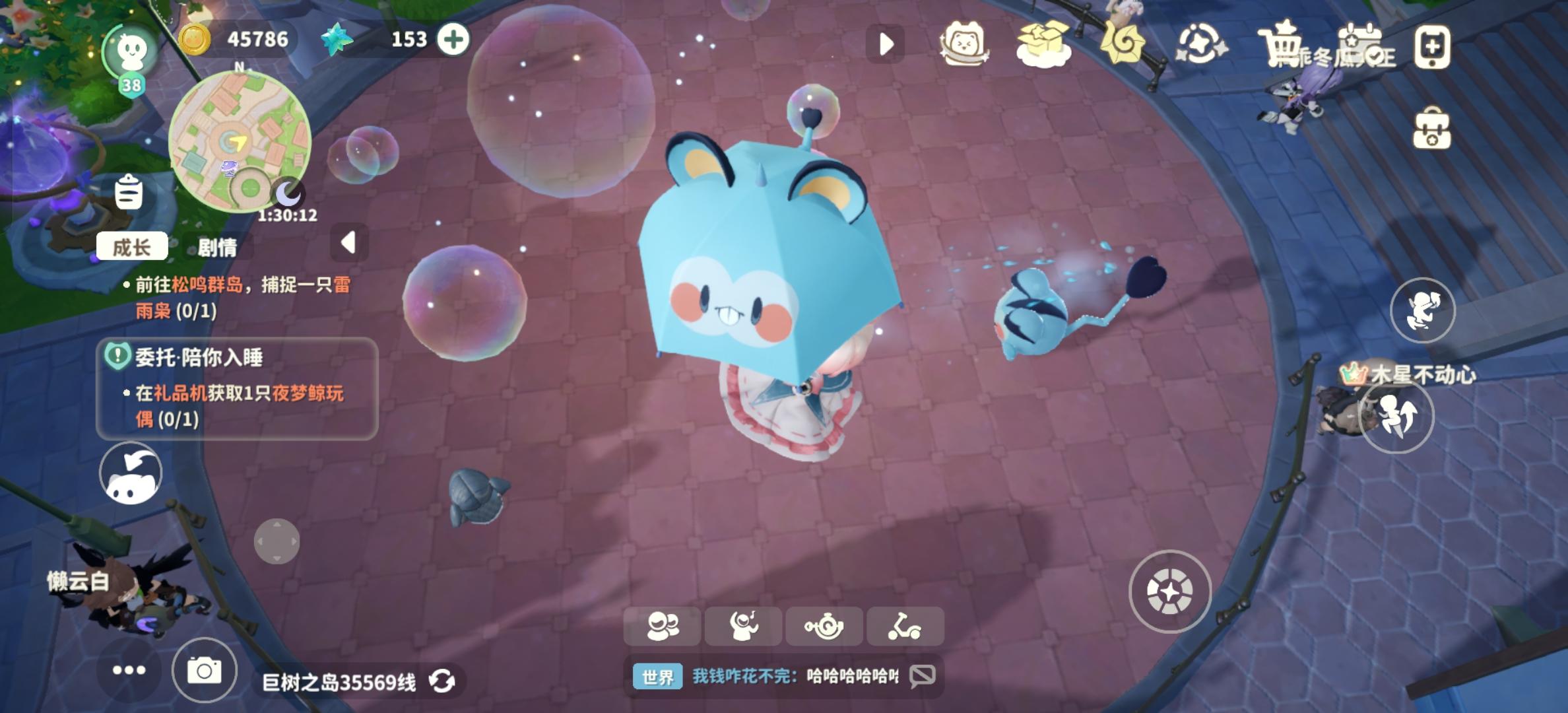Screen dimensions: 1568x713
Task: Open the friends/social icon above the chat bar
Action: pos(666,625)
